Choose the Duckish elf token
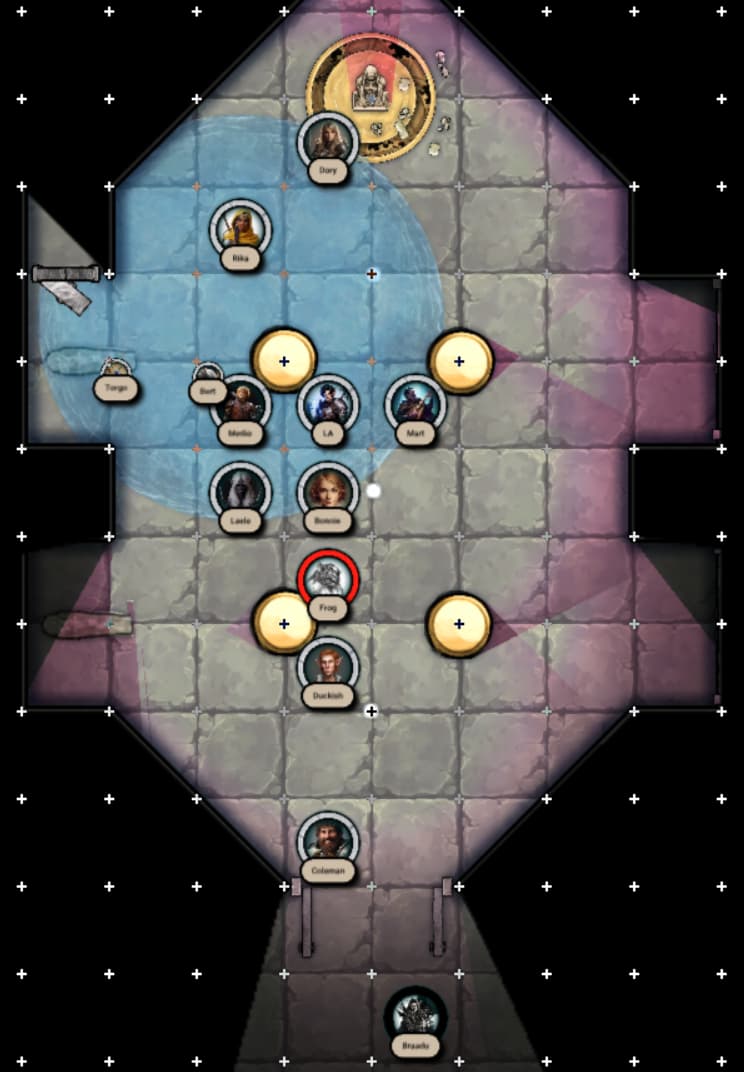 coord(327,665)
